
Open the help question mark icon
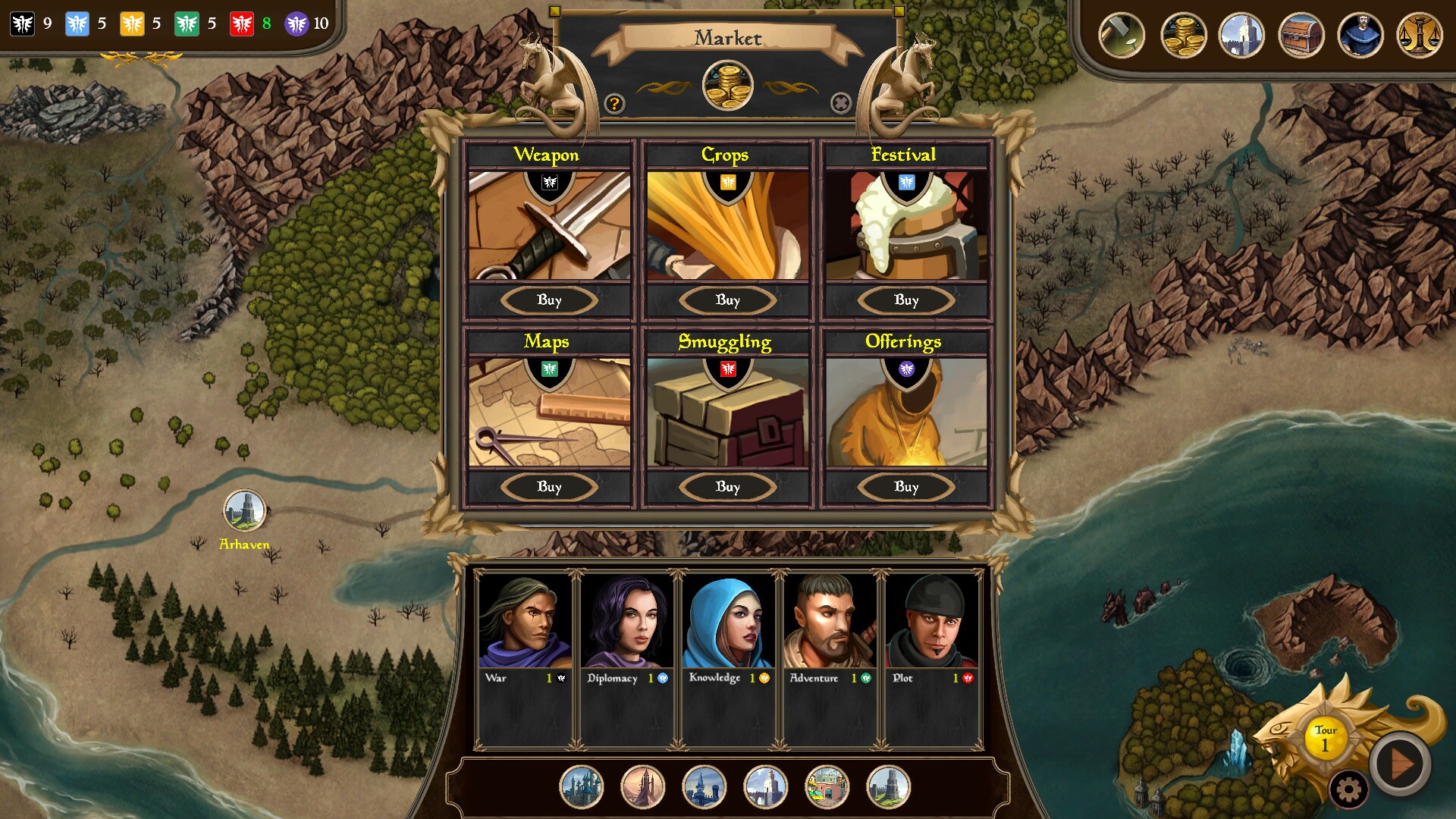(x=615, y=103)
